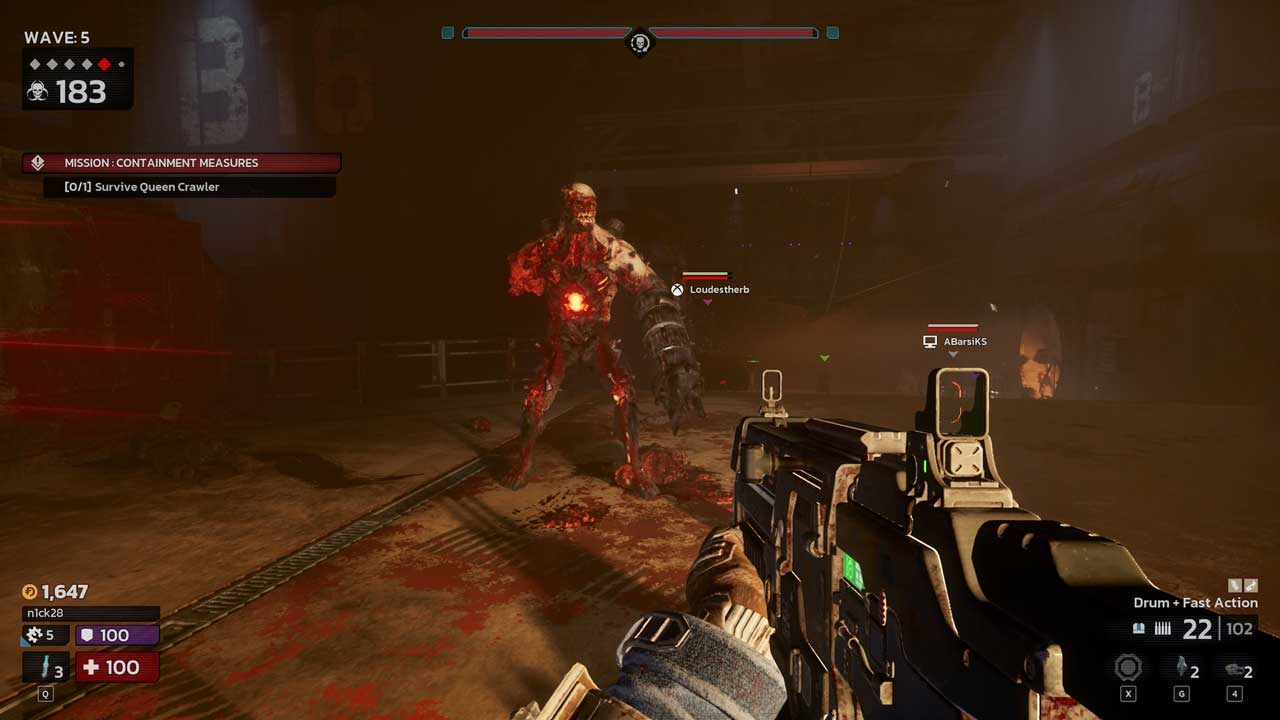The height and width of the screenshot is (720, 1280).
Task: Click the gear perk level icon
Action: (35, 635)
